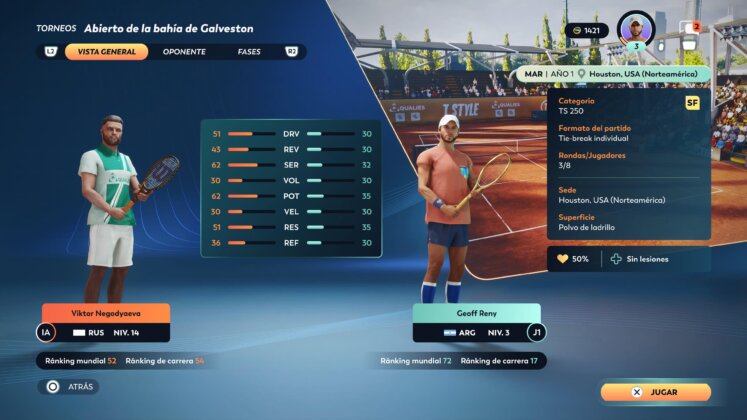Select Geoff Reny's player card
Screen dimensions: 747x420
coord(476,323)
